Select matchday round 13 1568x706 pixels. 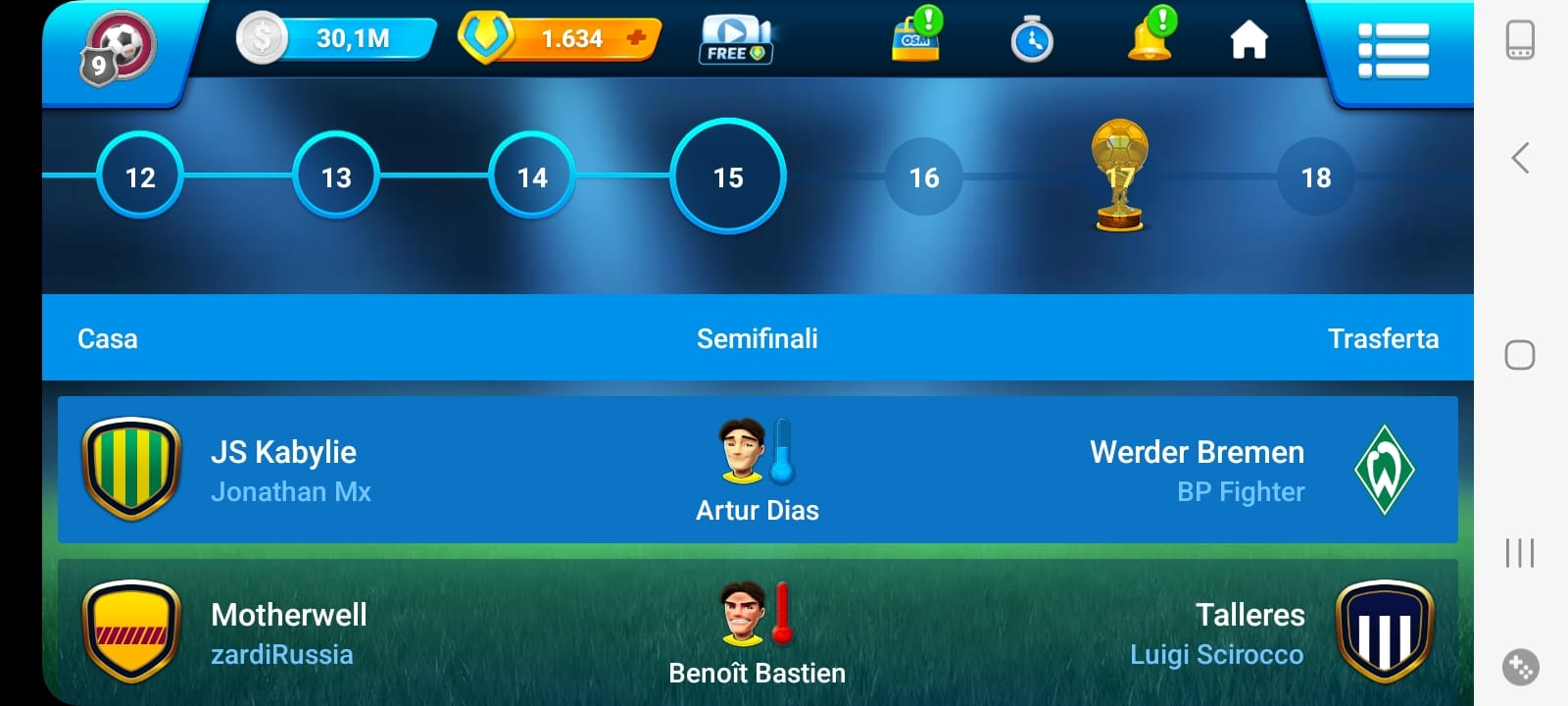coord(336,176)
